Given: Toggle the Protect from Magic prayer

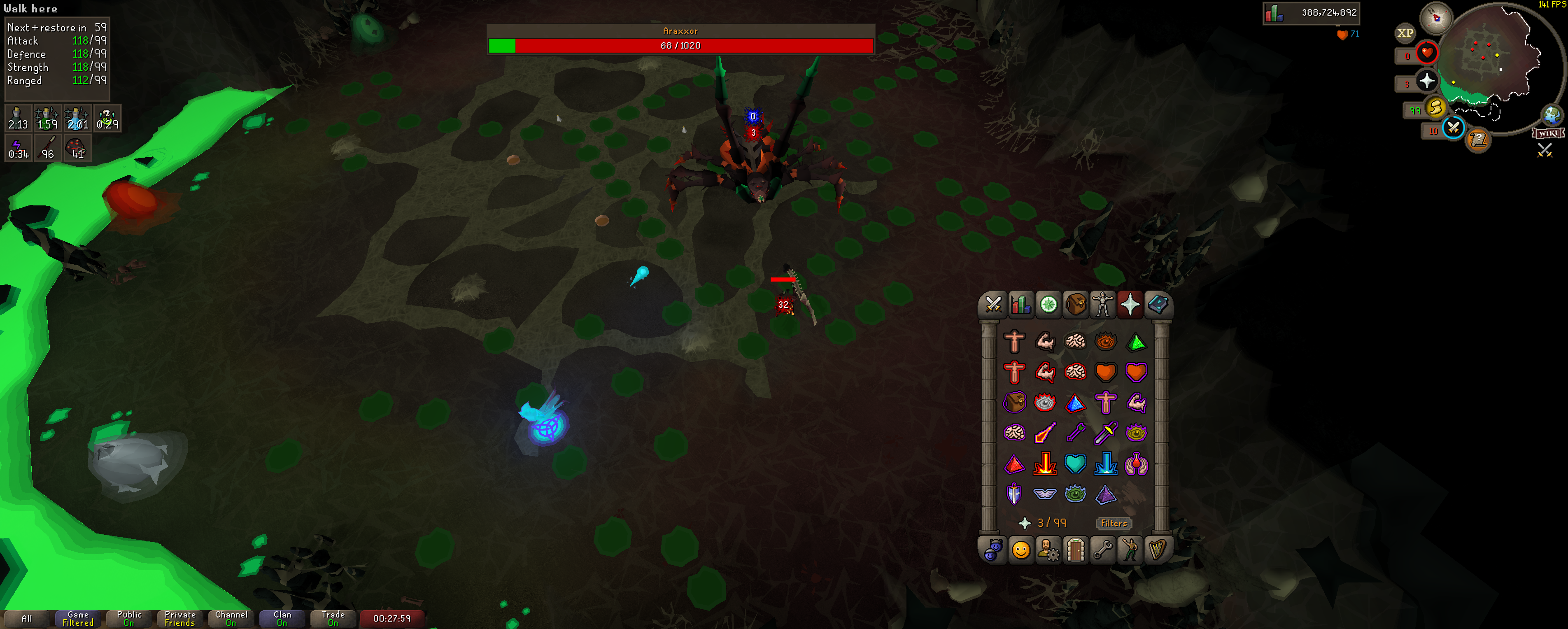Looking at the screenshot, I should click(x=1045, y=433).
